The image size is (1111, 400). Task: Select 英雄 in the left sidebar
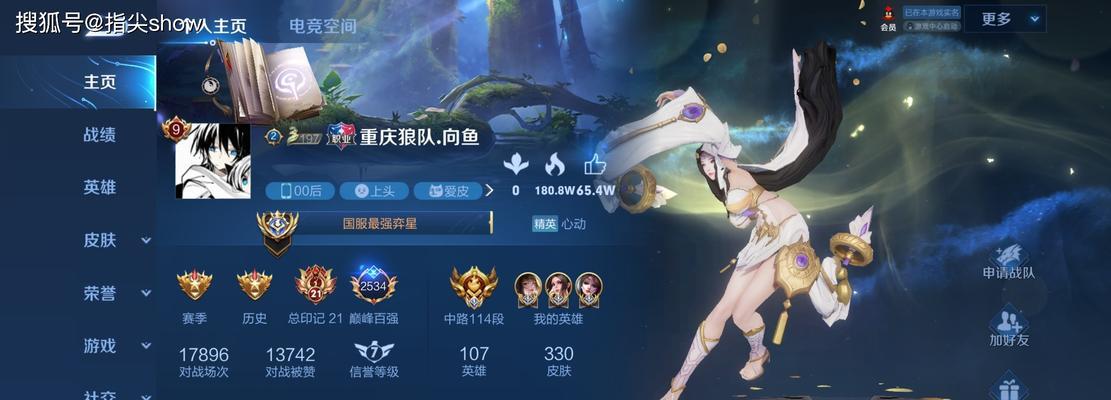[99, 188]
